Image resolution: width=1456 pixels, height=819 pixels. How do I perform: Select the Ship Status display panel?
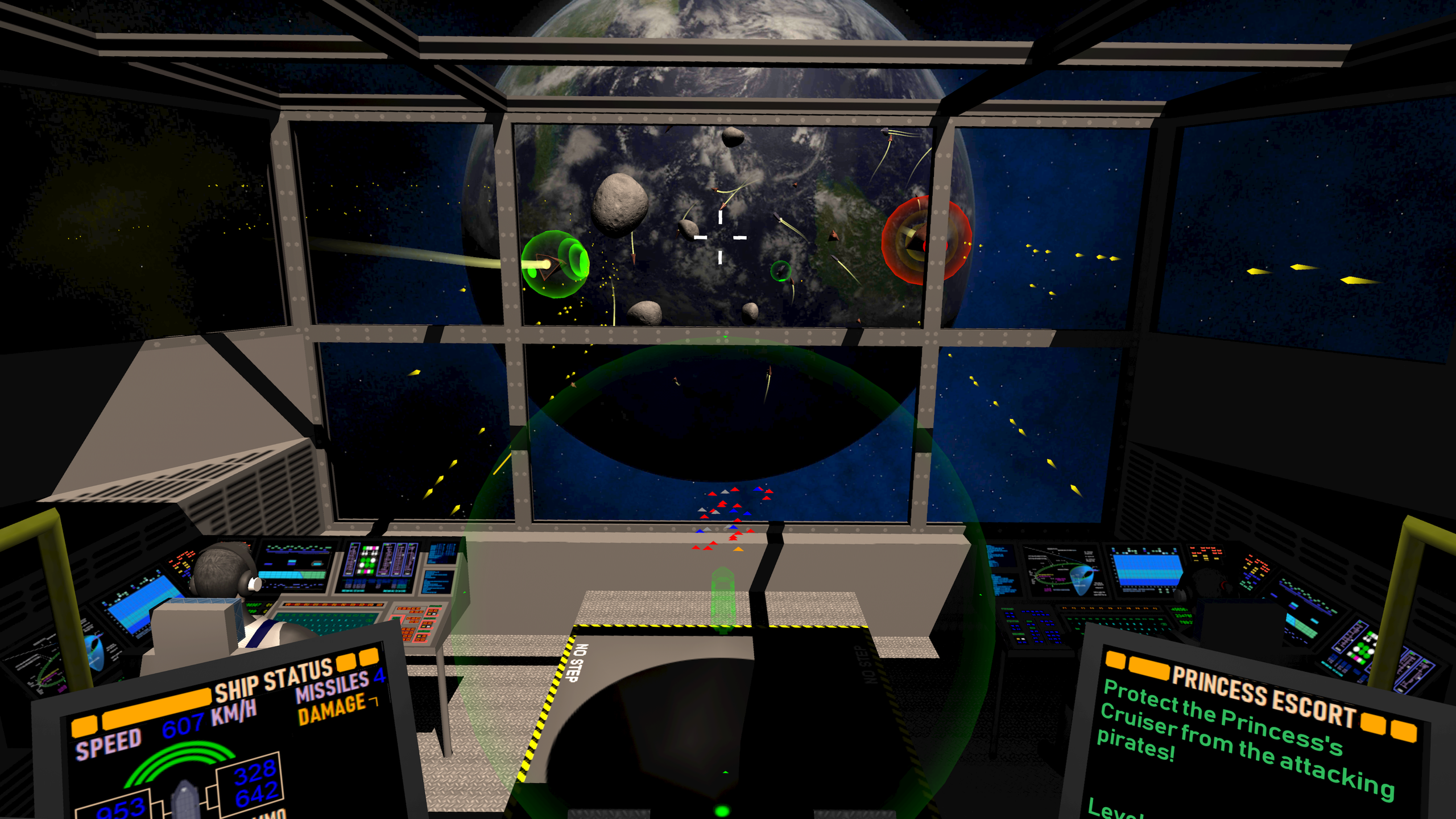tap(227, 739)
